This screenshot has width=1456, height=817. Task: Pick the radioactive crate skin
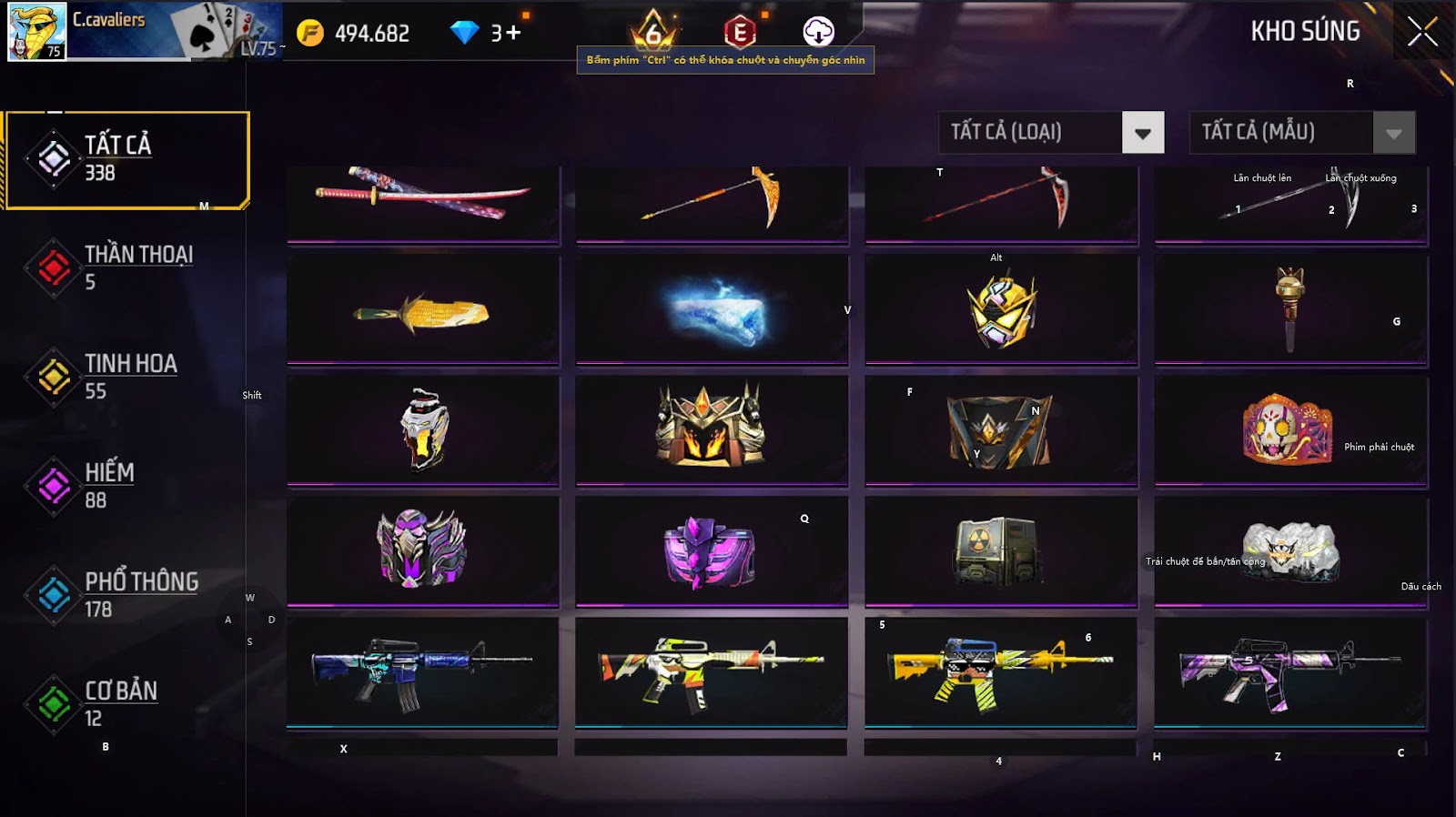[x=1000, y=550]
